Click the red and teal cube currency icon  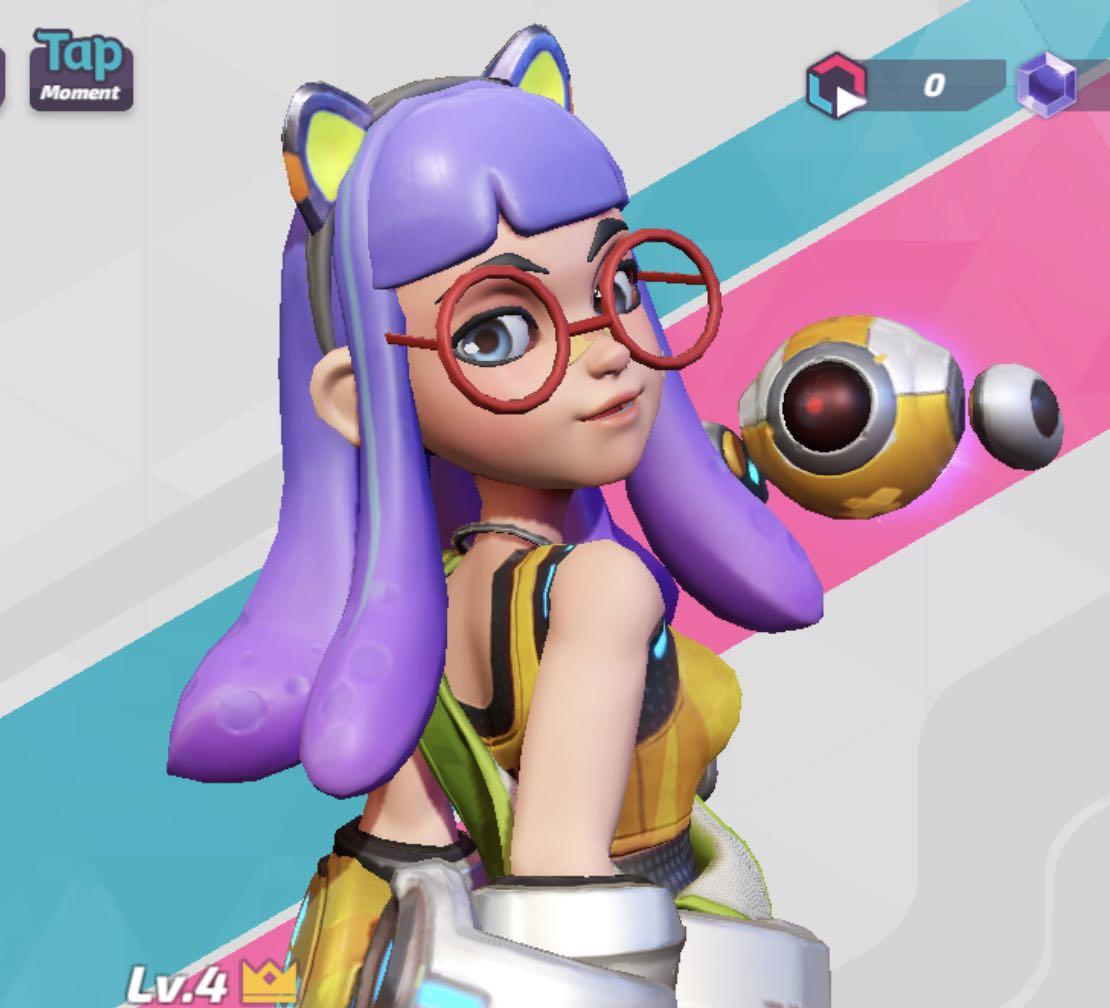(x=836, y=85)
